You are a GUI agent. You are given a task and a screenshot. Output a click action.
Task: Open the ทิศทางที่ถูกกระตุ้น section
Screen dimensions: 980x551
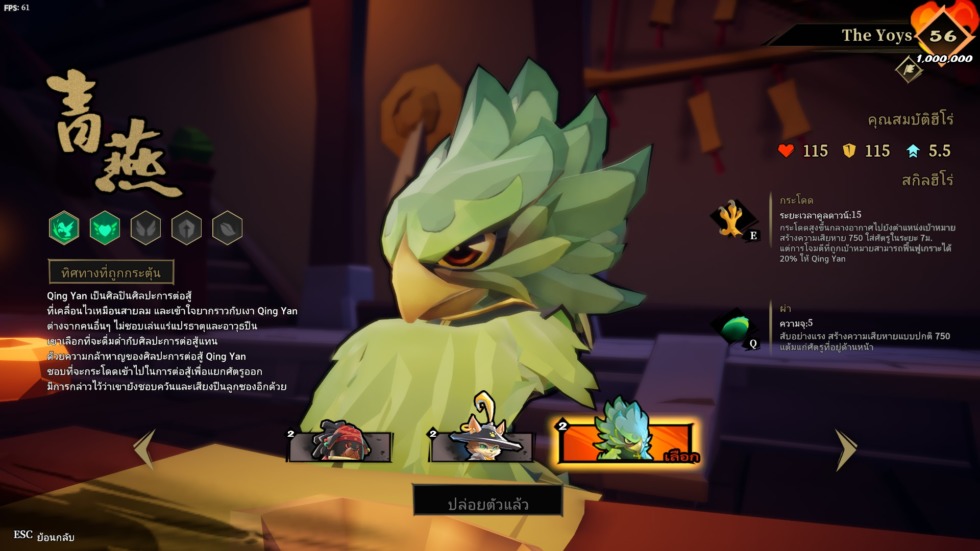coord(111,272)
